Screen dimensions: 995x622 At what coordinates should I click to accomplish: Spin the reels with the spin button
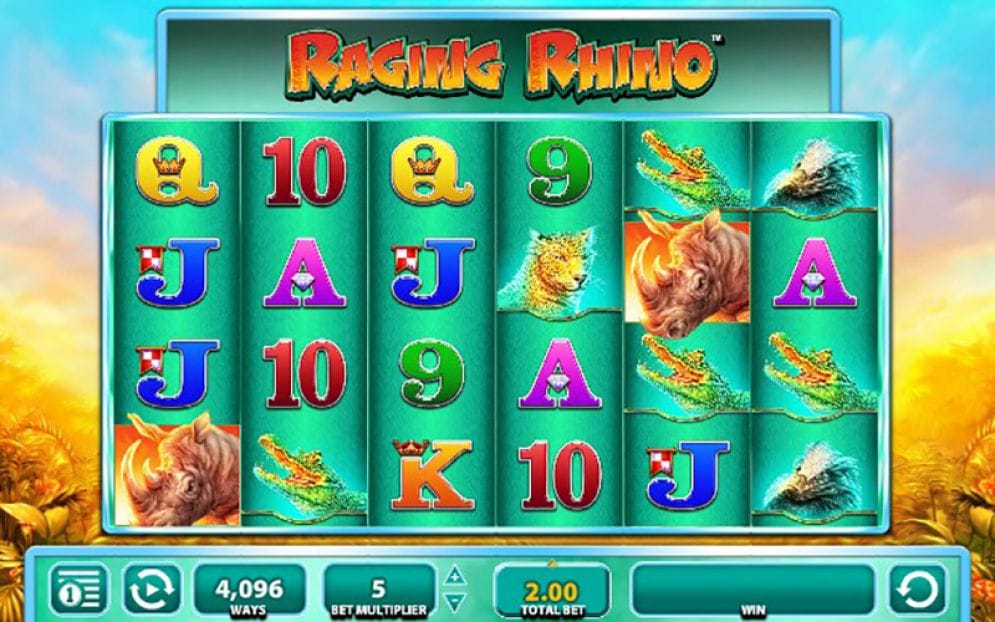coord(917,589)
